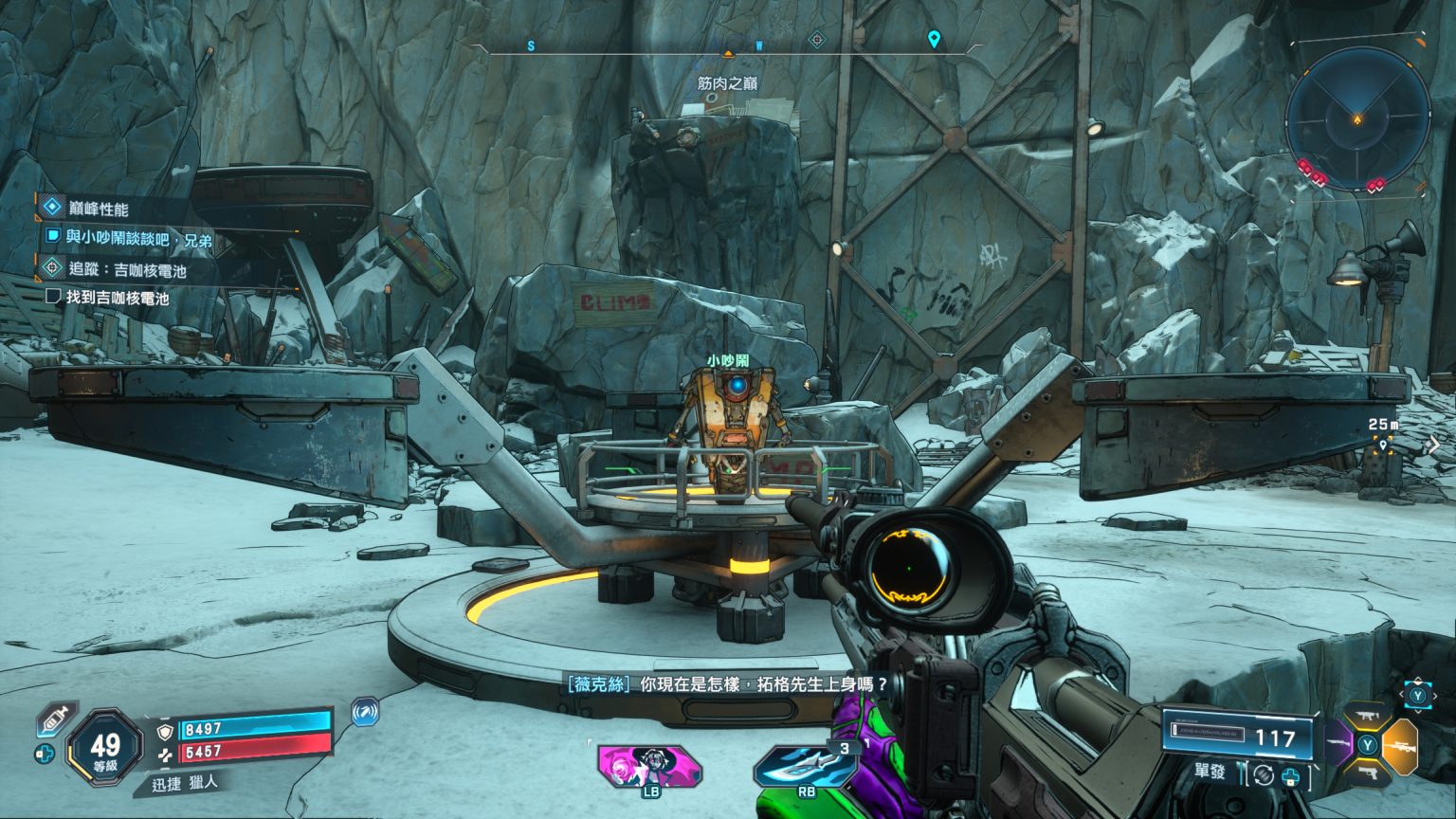
Task: Toggle the 單發 fire mode indicator
Action: pyautogui.click(x=1210, y=773)
